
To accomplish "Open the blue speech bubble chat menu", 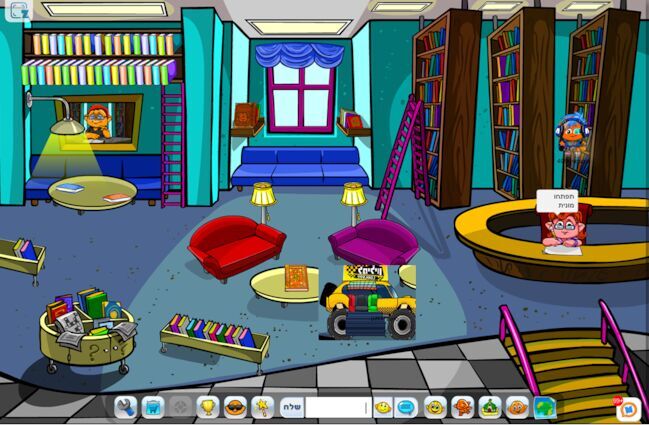I will [x=406, y=407].
